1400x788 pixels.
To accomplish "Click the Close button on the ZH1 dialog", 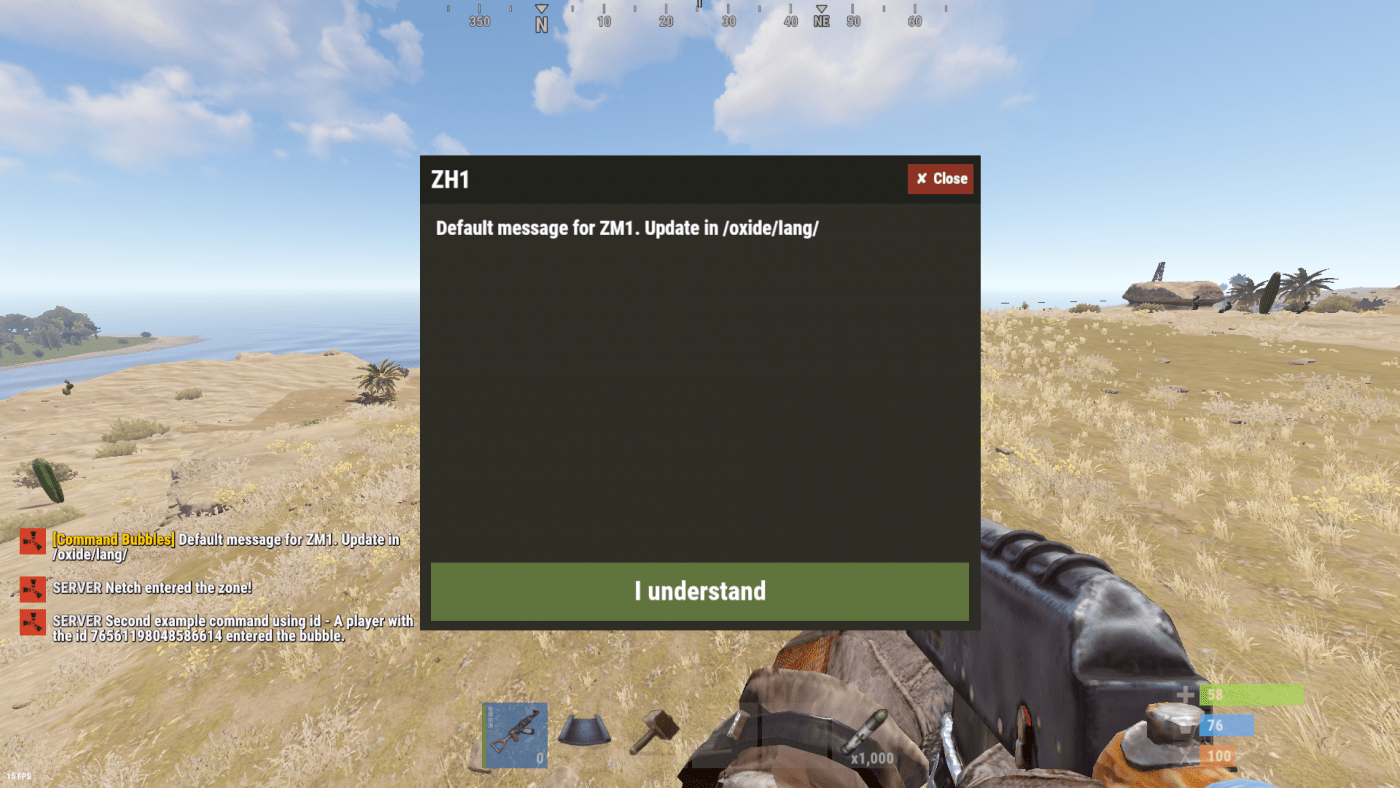I will (939, 178).
